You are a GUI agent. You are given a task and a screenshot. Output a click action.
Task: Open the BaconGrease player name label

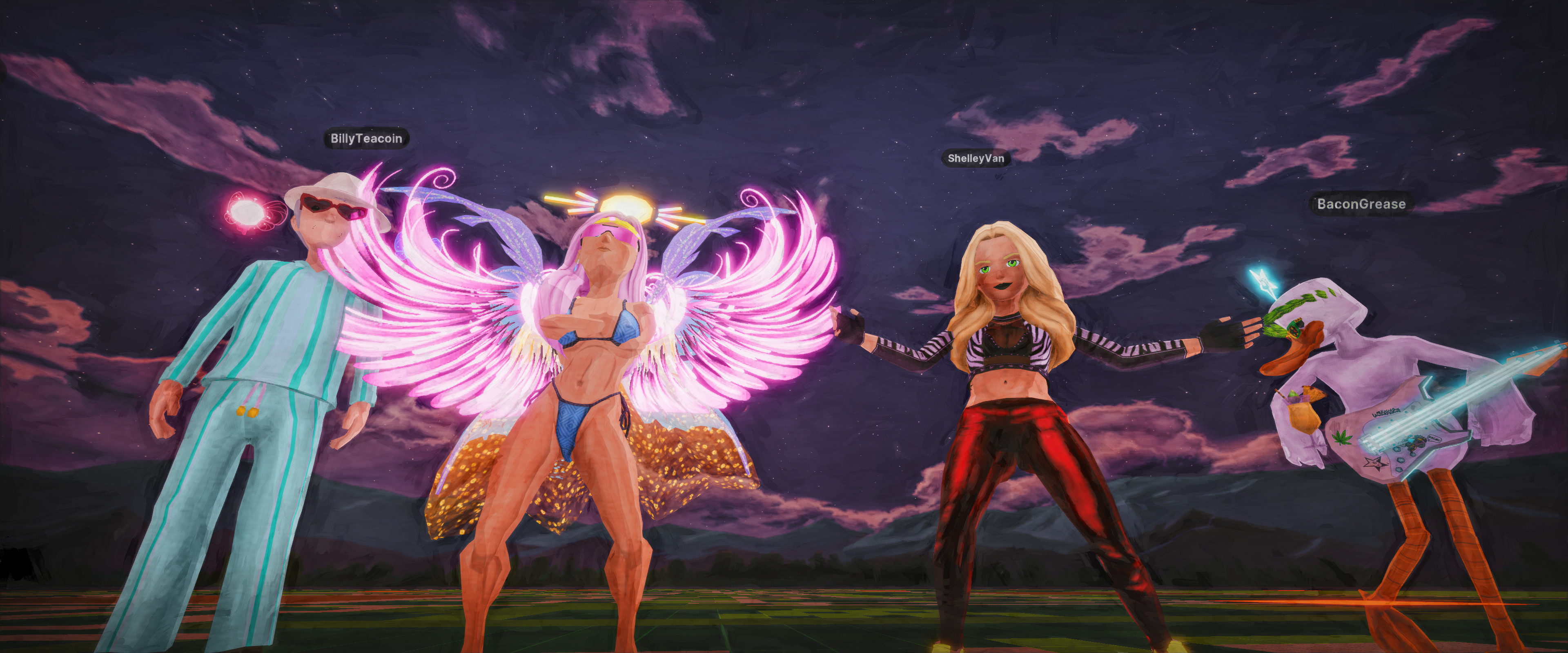(x=1361, y=204)
